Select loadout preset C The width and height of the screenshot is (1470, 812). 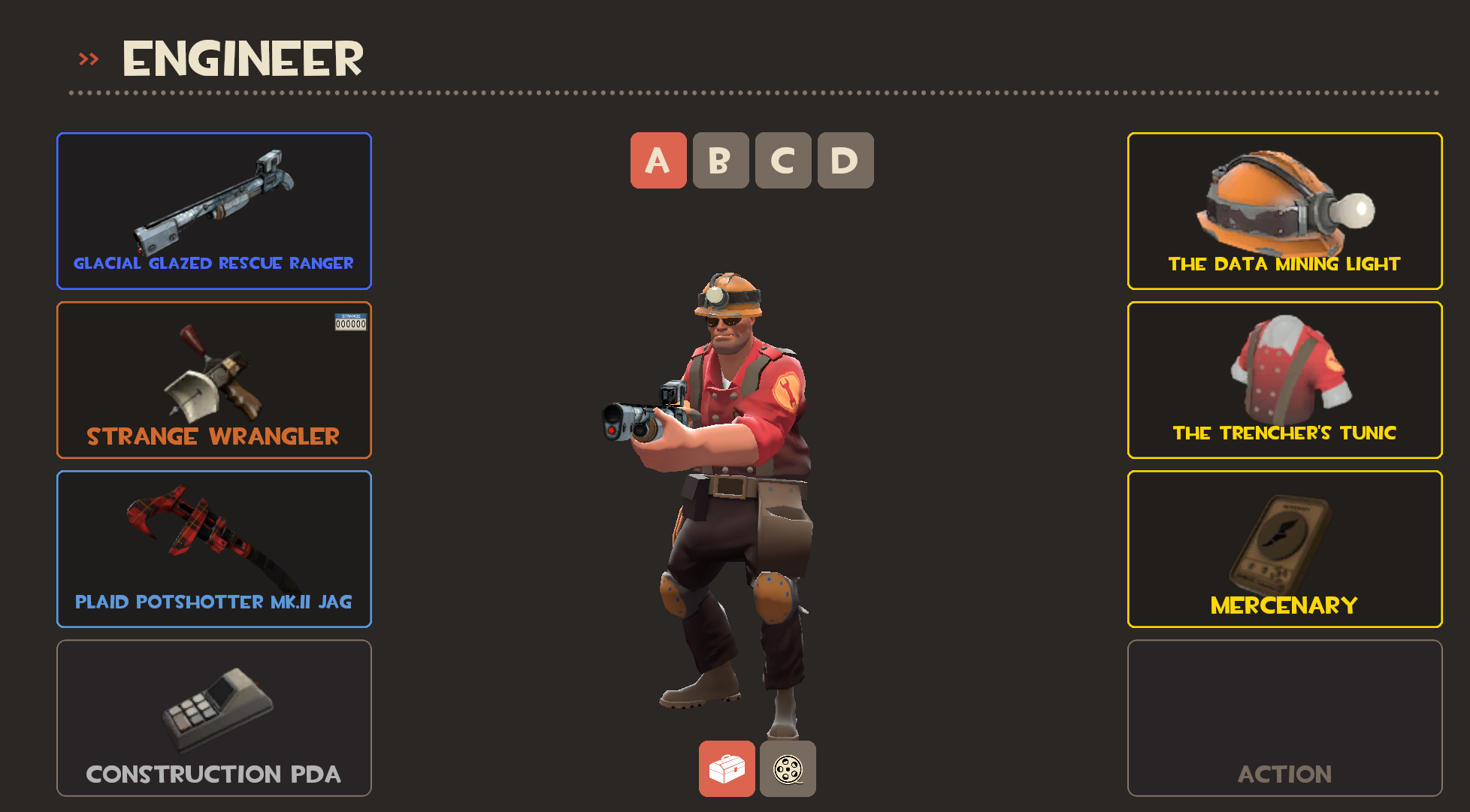pyautogui.click(x=783, y=161)
